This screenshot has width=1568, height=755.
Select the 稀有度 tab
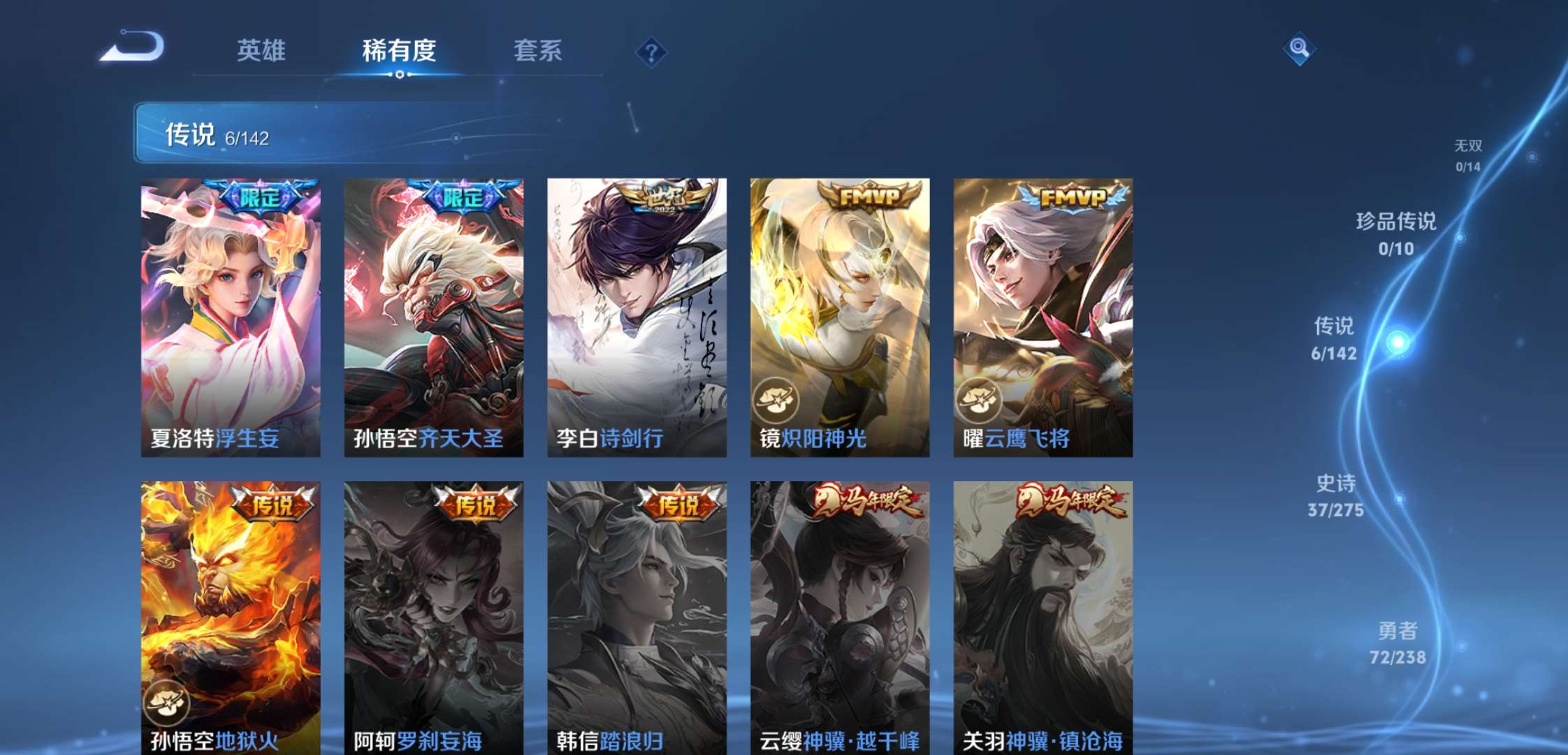[400, 50]
